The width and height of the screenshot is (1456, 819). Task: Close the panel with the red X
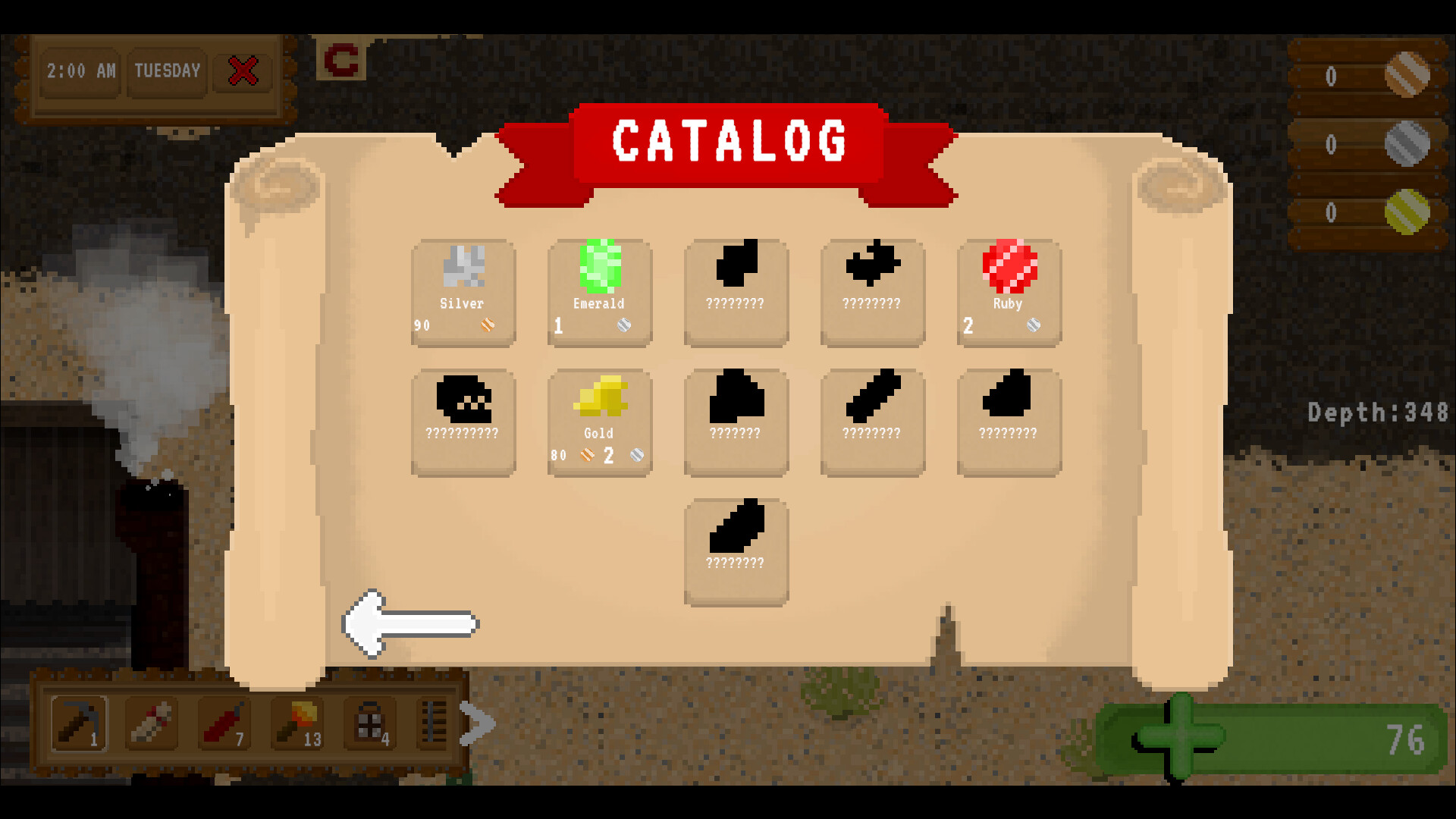point(241,71)
